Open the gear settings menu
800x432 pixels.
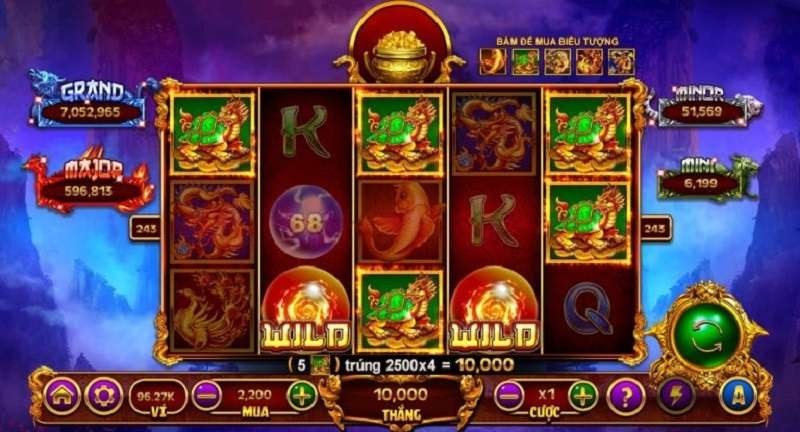click(x=103, y=396)
